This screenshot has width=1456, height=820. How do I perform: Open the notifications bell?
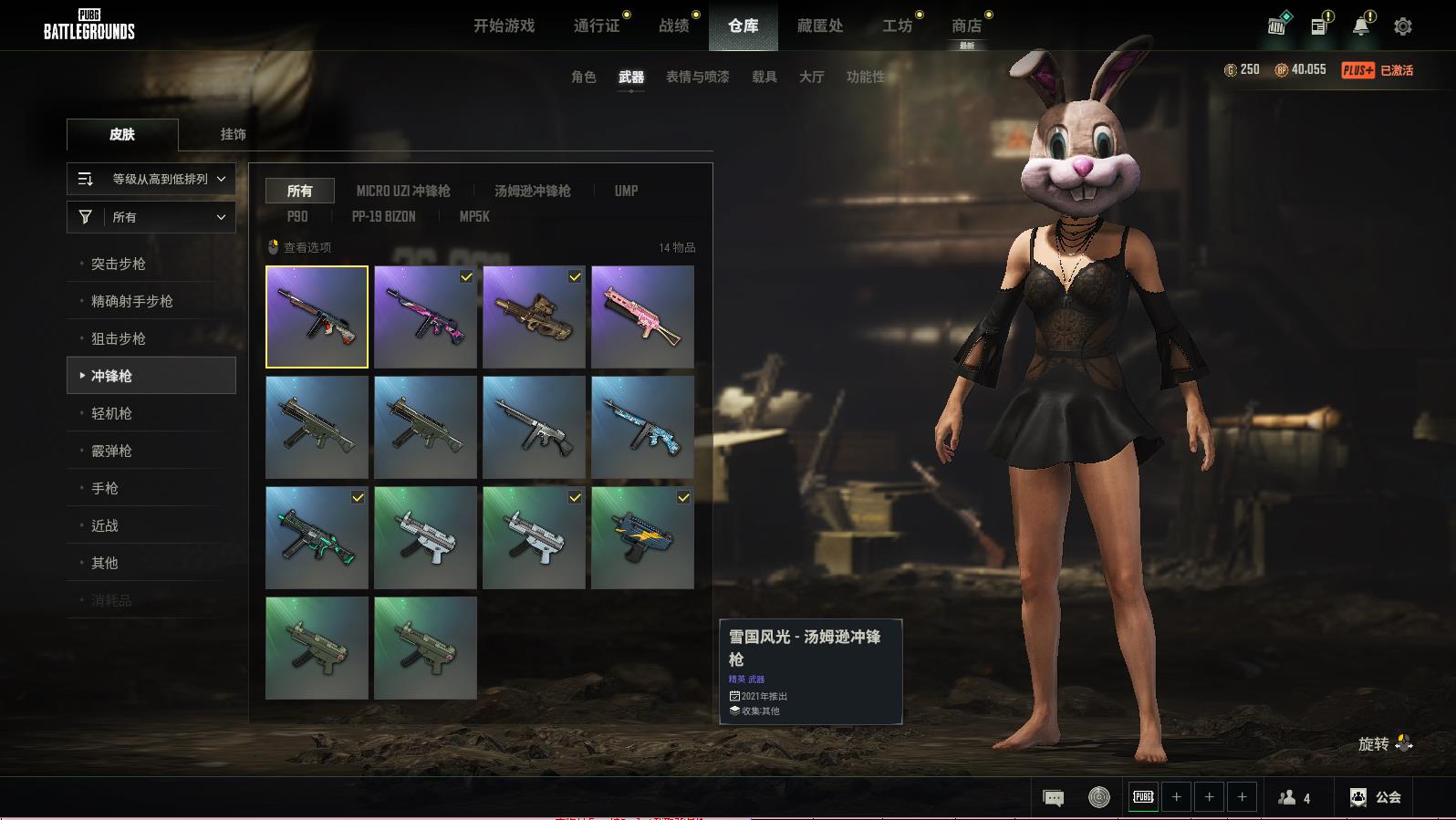1360,26
